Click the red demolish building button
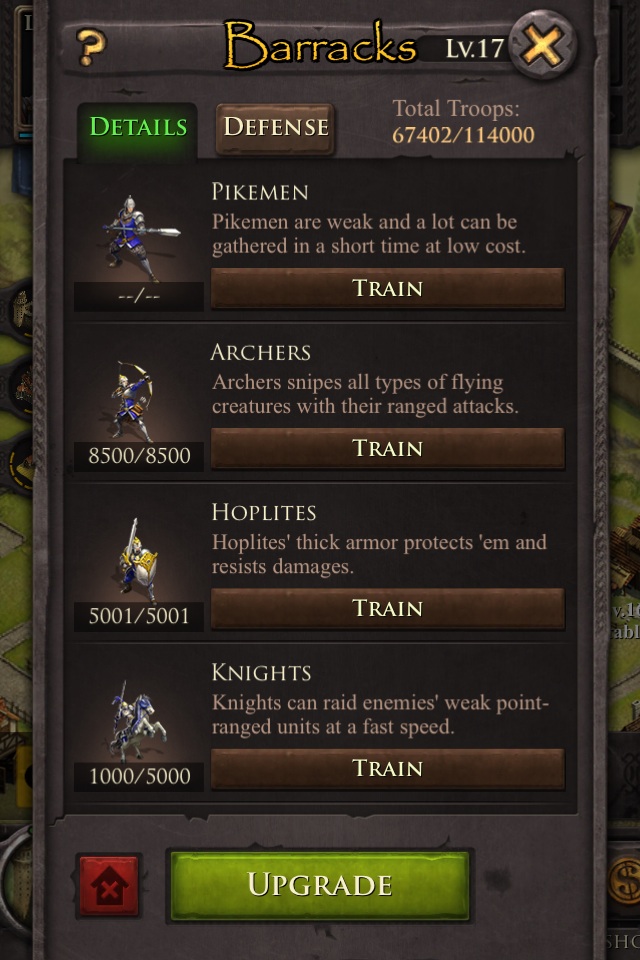The image size is (640, 960). coord(108,886)
